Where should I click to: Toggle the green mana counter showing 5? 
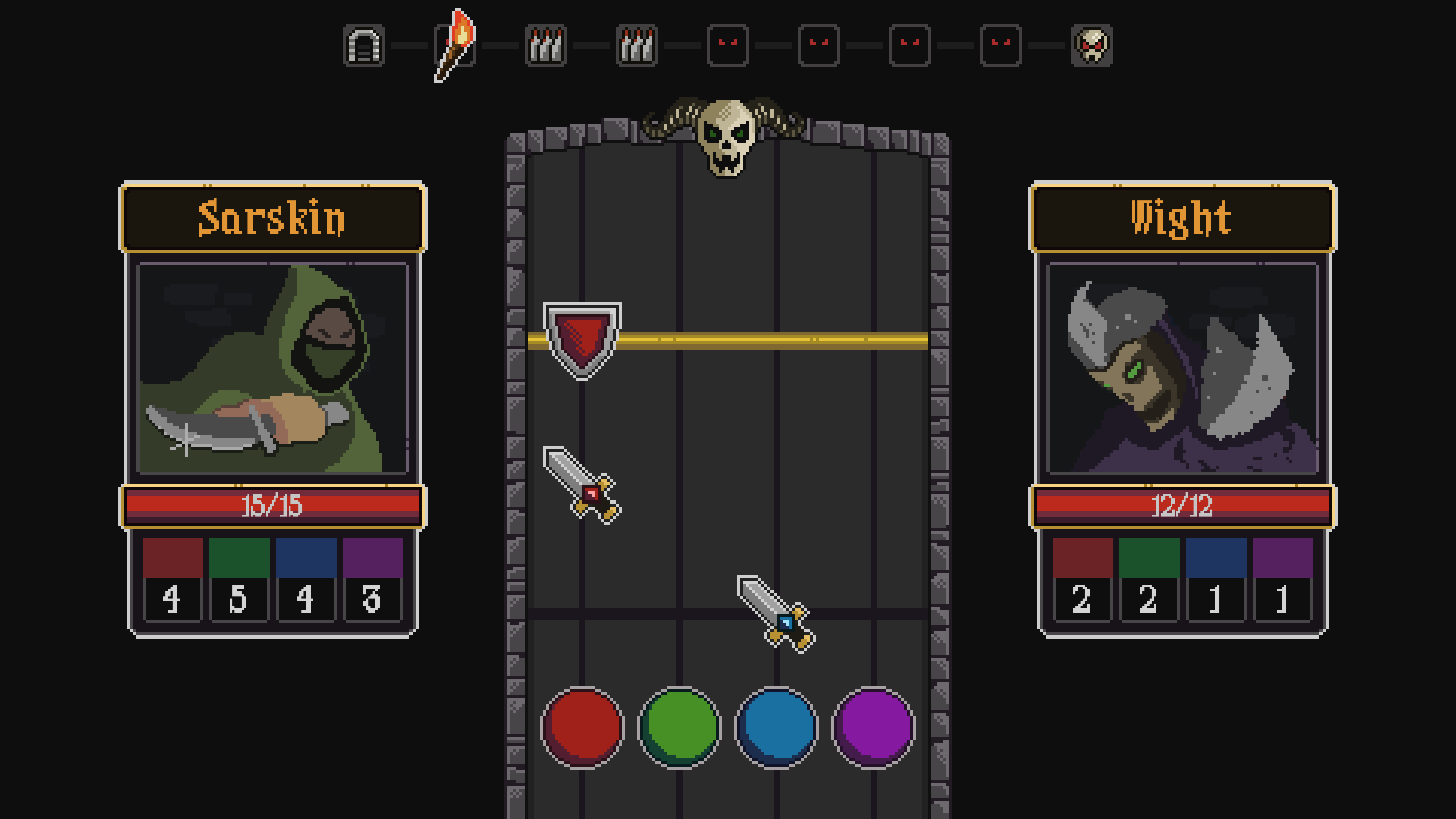pos(238,580)
